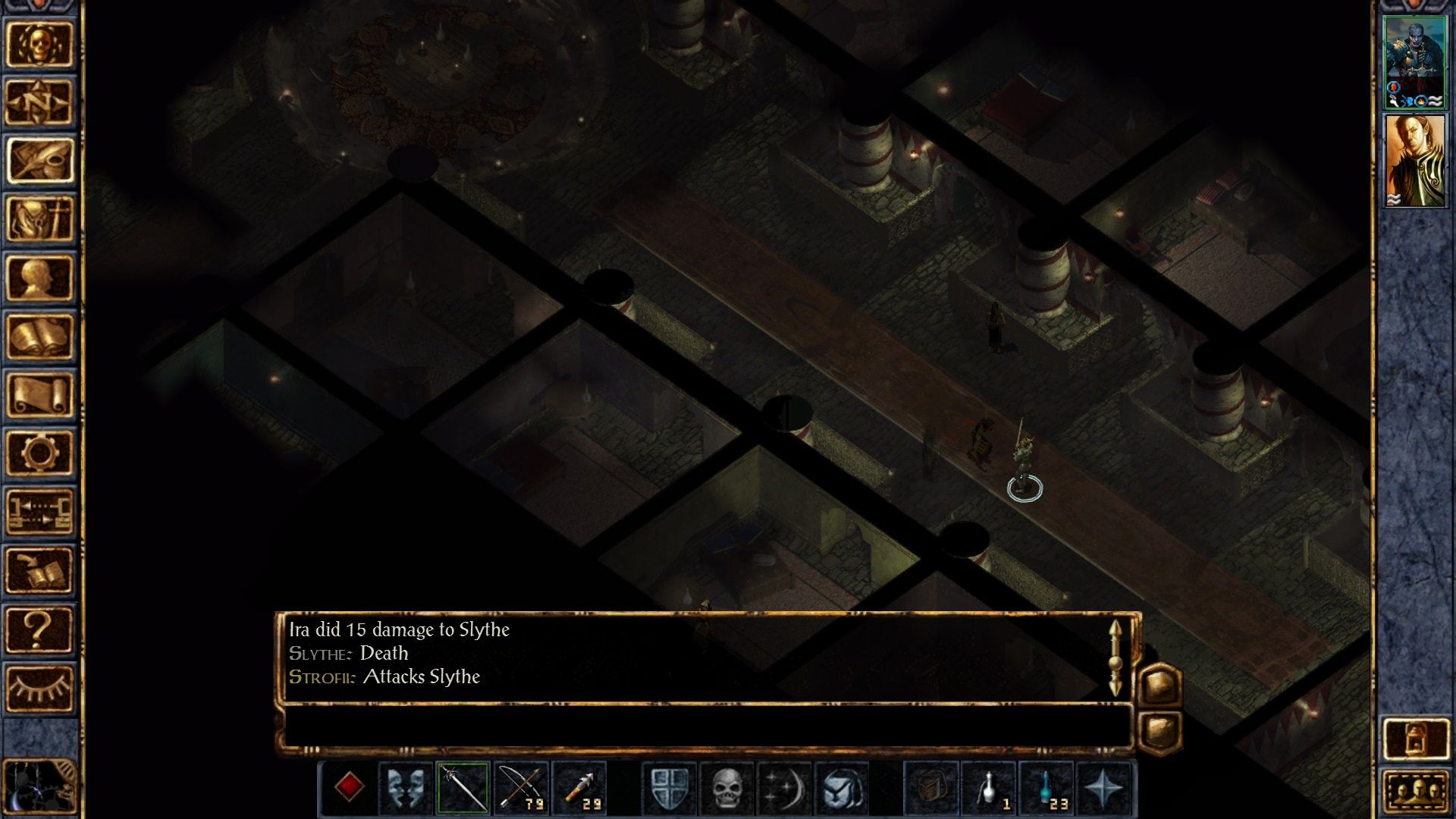
Task: Open the priest scroll icon
Action: coord(39,394)
